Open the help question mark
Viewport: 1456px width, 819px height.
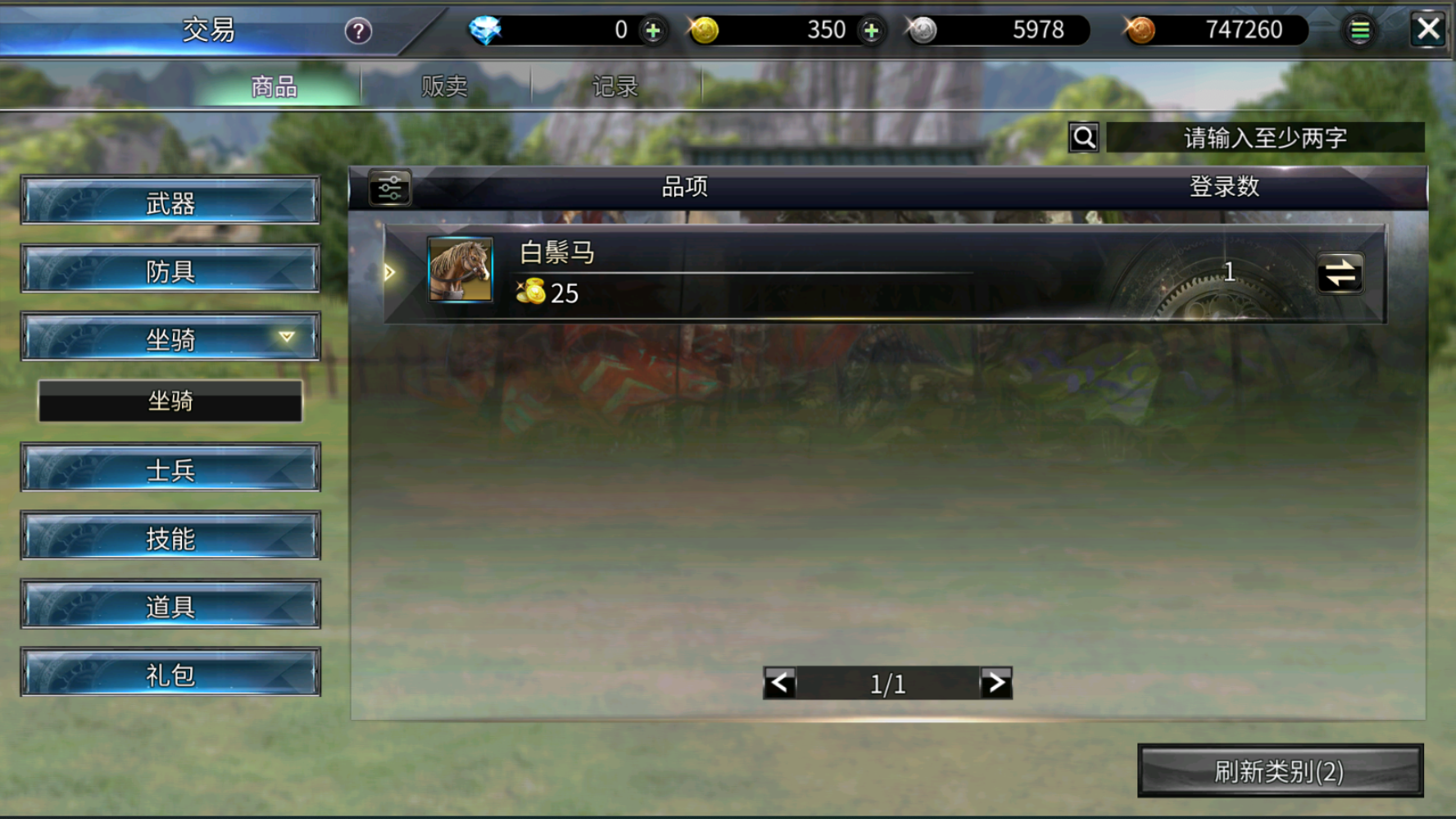pyautogui.click(x=358, y=31)
